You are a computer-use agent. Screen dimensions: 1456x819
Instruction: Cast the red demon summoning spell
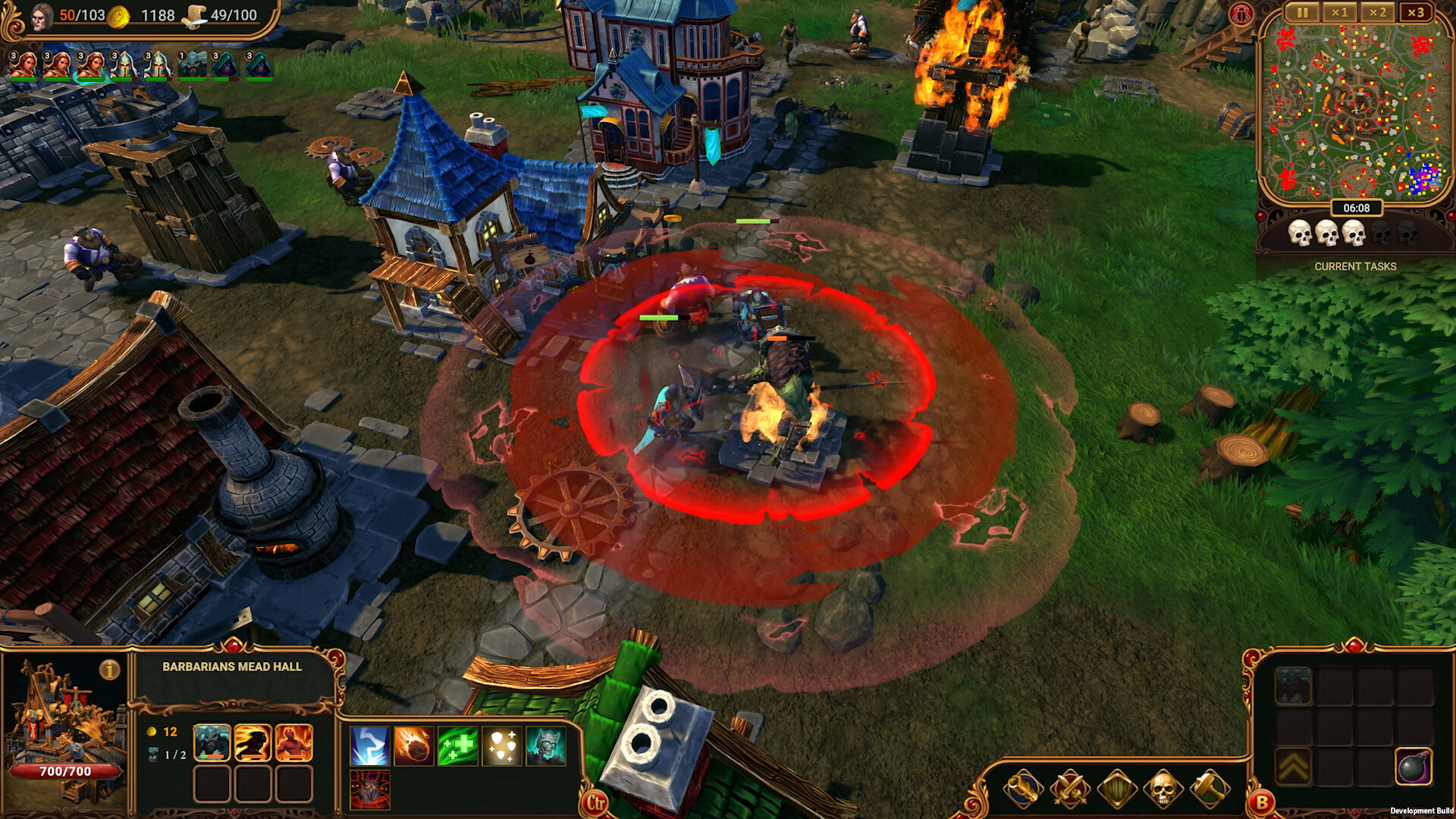[370, 789]
